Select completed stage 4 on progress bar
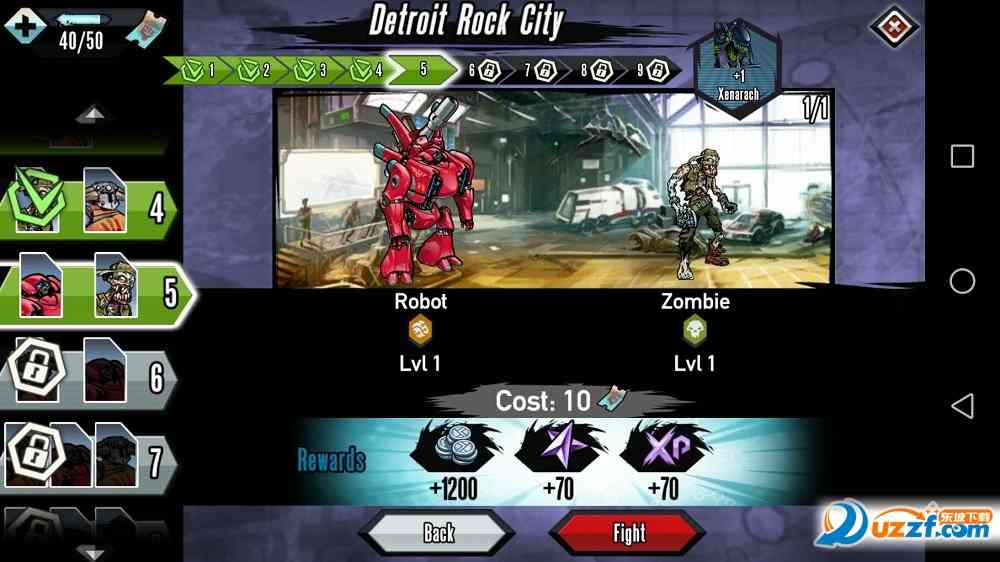Viewport: 1000px width, 562px height. (x=365, y=70)
